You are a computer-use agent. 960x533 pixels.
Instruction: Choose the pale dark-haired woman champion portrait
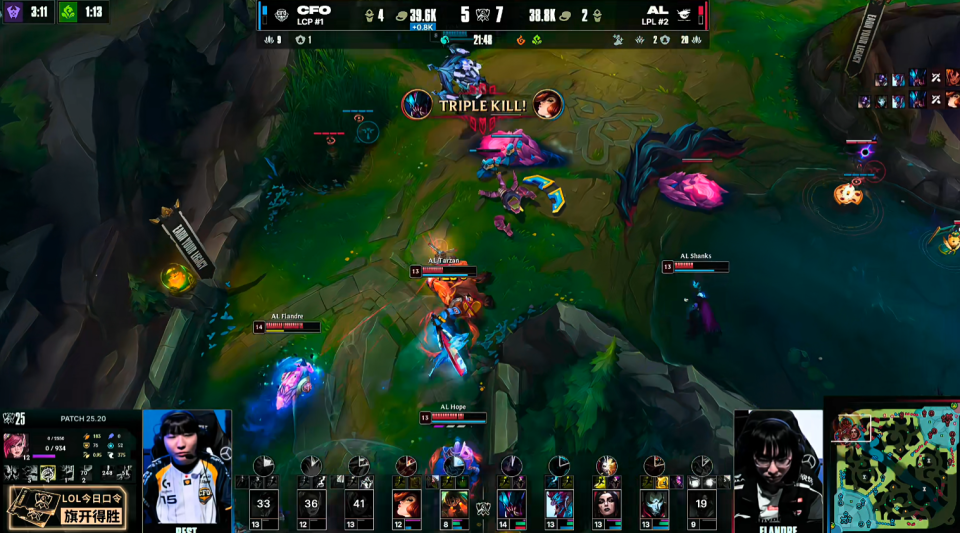(x=607, y=504)
